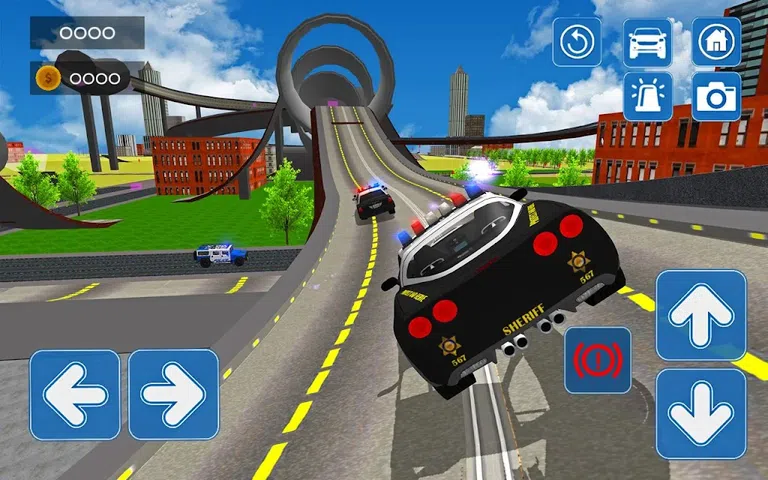768x480 pixels.
Task: Accelerate using the up arrow pedal
Action: click(x=701, y=315)
